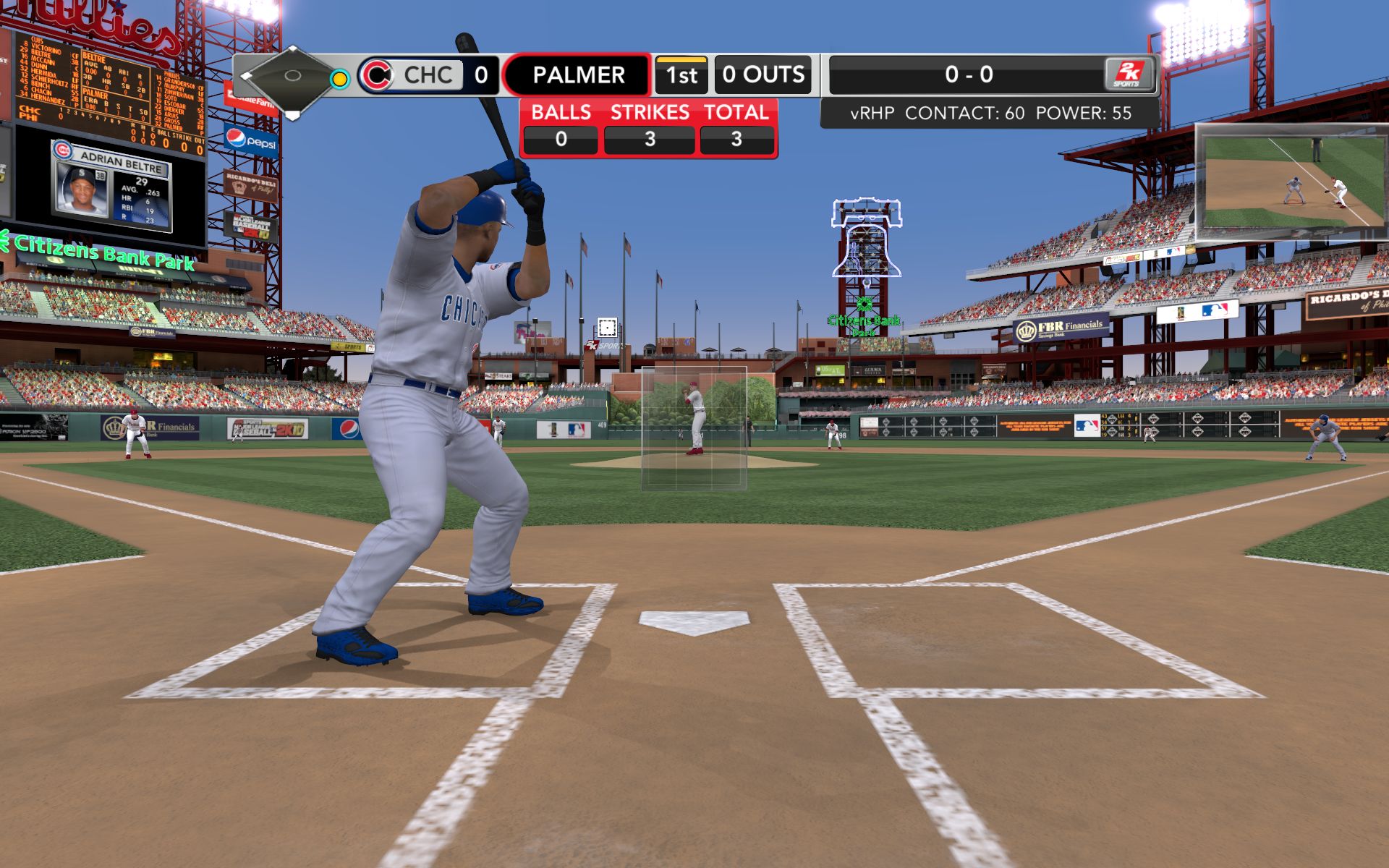This screenshot has height=868, width=1389.
Task: Click the baserunner picture-in-picture view
Action: coord(1293,182)
